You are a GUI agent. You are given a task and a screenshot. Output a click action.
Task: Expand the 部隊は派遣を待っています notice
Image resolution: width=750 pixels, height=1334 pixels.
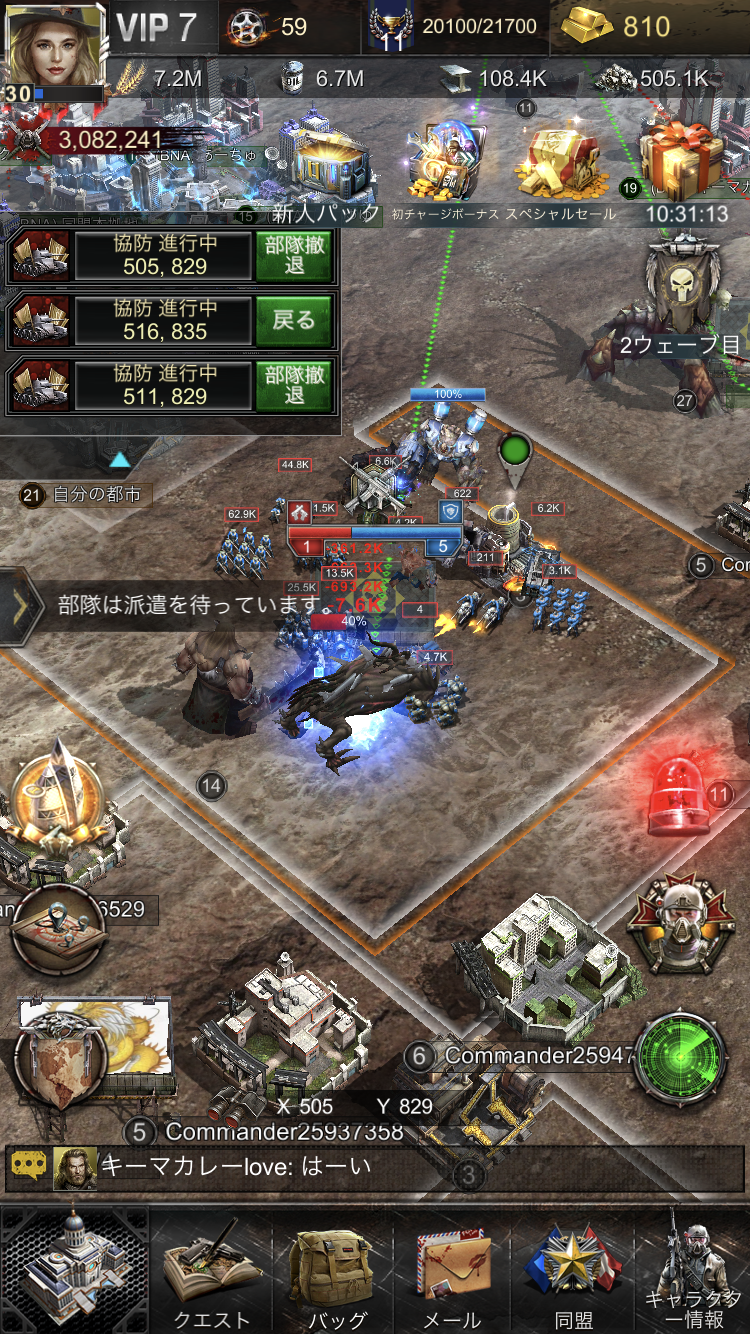(x=22, y=605)
